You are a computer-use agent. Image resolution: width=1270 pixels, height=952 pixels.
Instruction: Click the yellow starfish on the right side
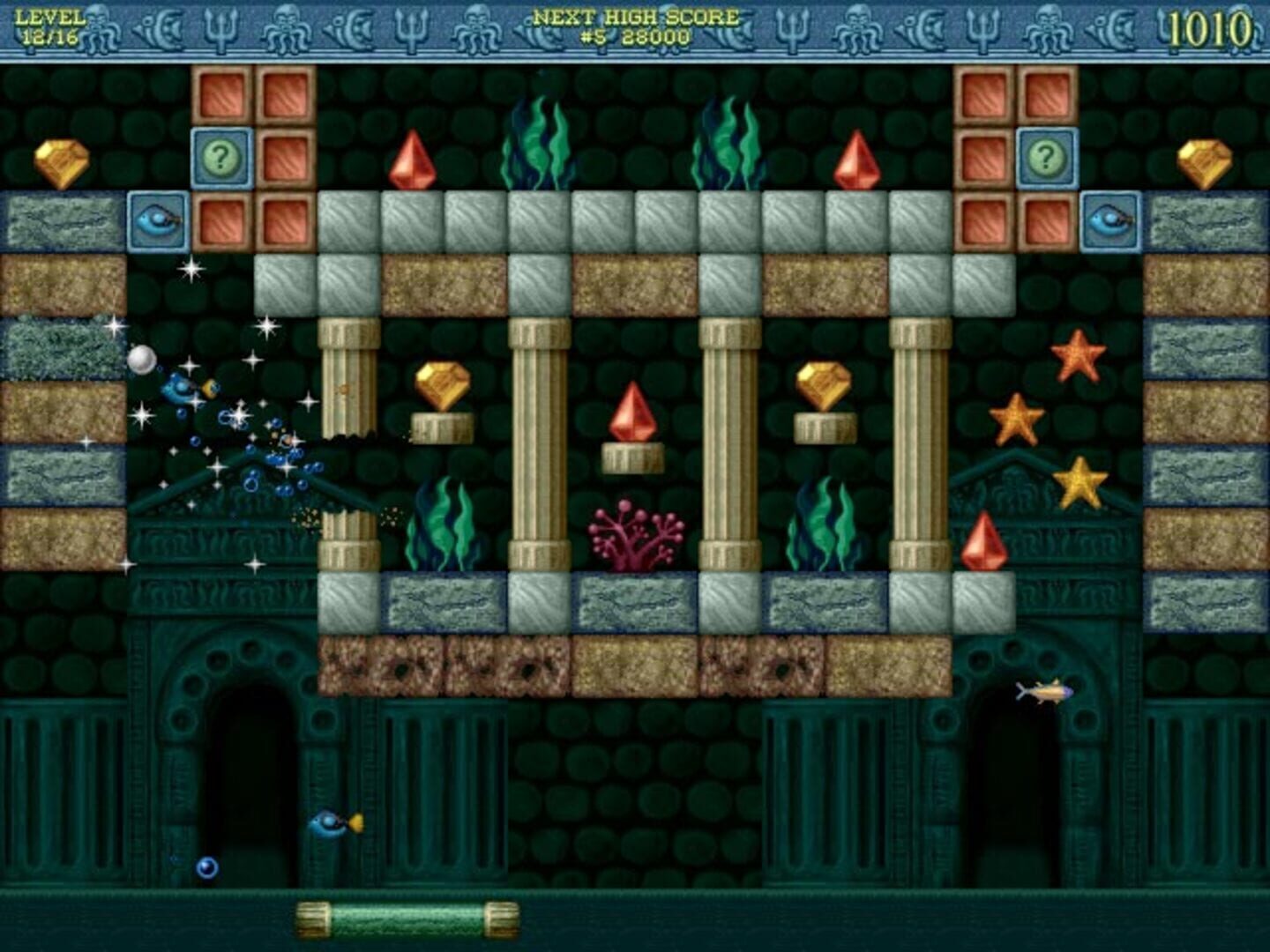(1079, 480)
